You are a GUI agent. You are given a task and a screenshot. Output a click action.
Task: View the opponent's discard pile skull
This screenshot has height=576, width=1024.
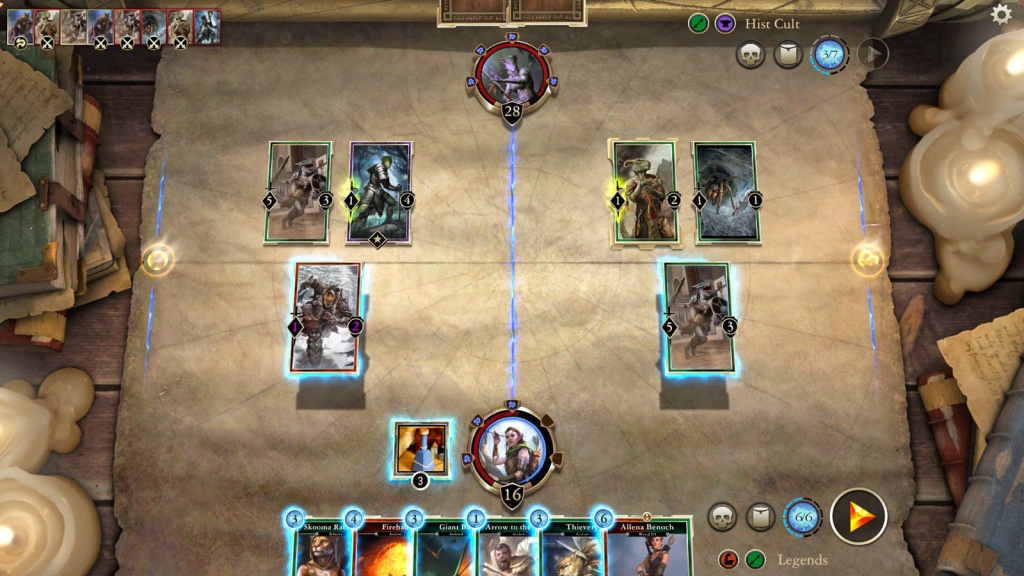[750, 54]
